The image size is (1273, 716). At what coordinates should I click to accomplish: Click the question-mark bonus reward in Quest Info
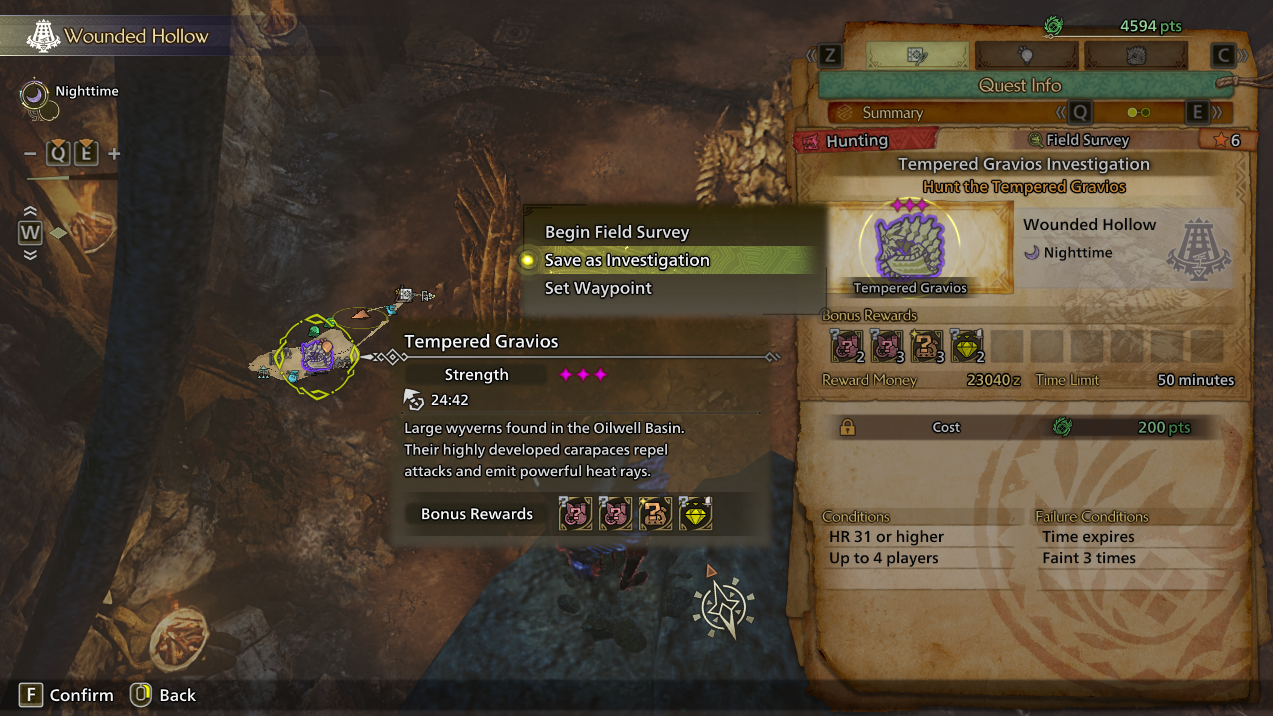tap(927, 346)
